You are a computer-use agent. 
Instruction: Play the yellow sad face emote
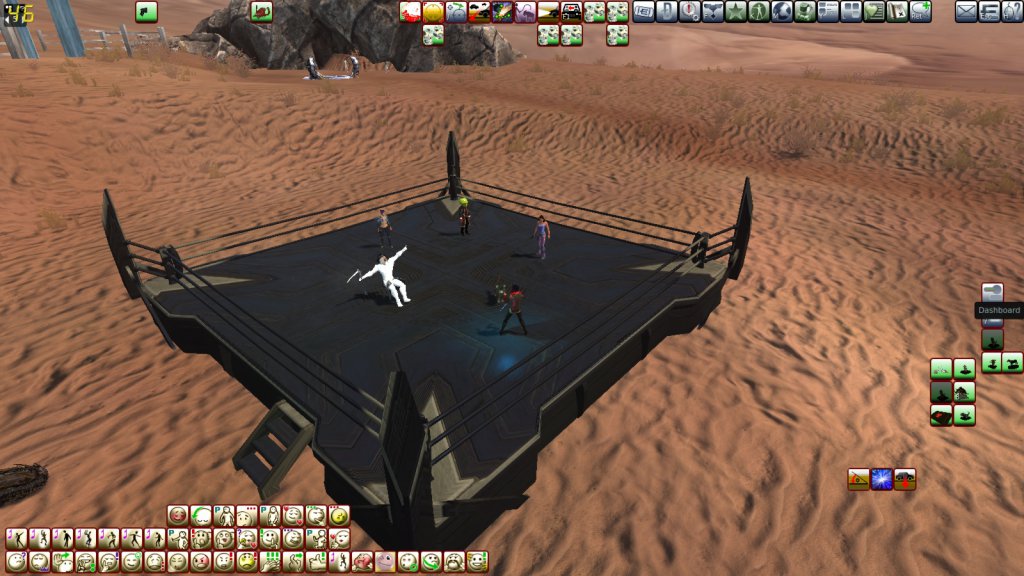[246, 562]
